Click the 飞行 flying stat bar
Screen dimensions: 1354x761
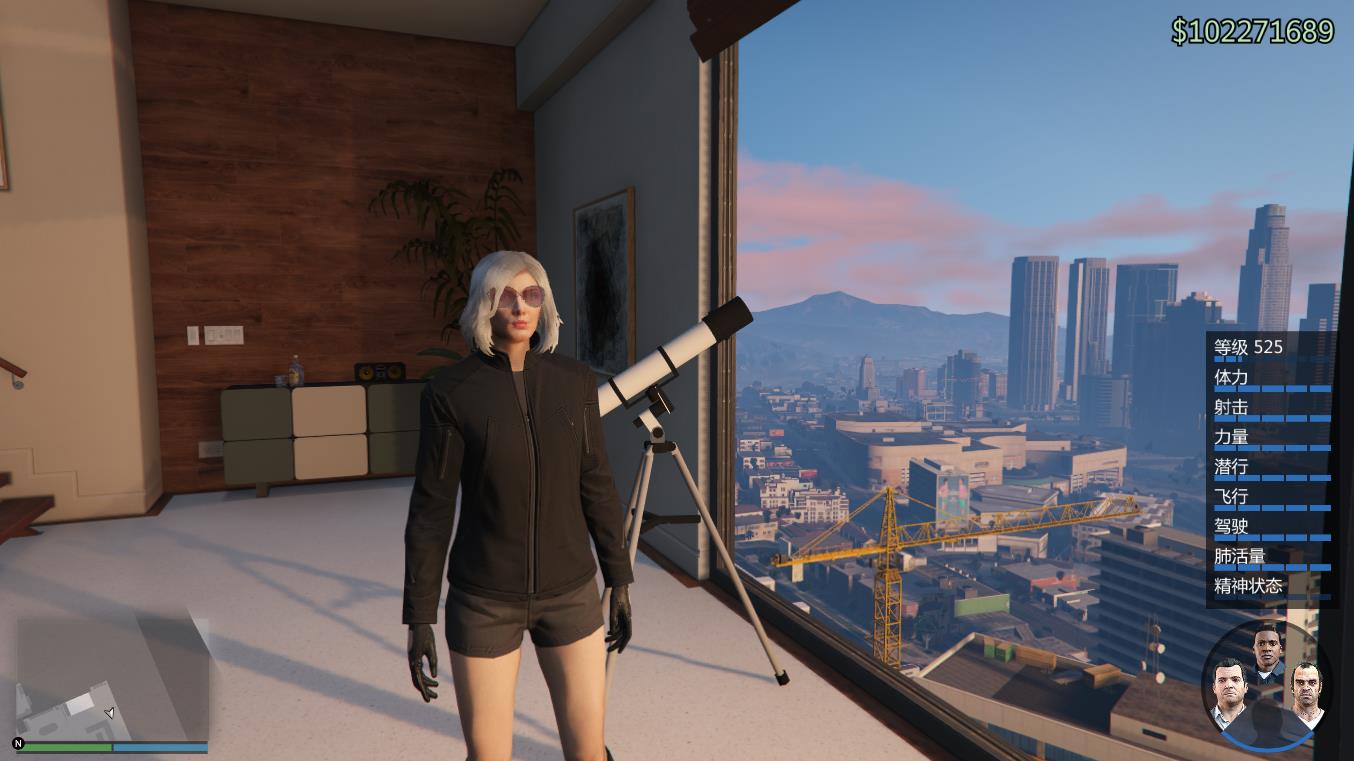[1270, 507]
